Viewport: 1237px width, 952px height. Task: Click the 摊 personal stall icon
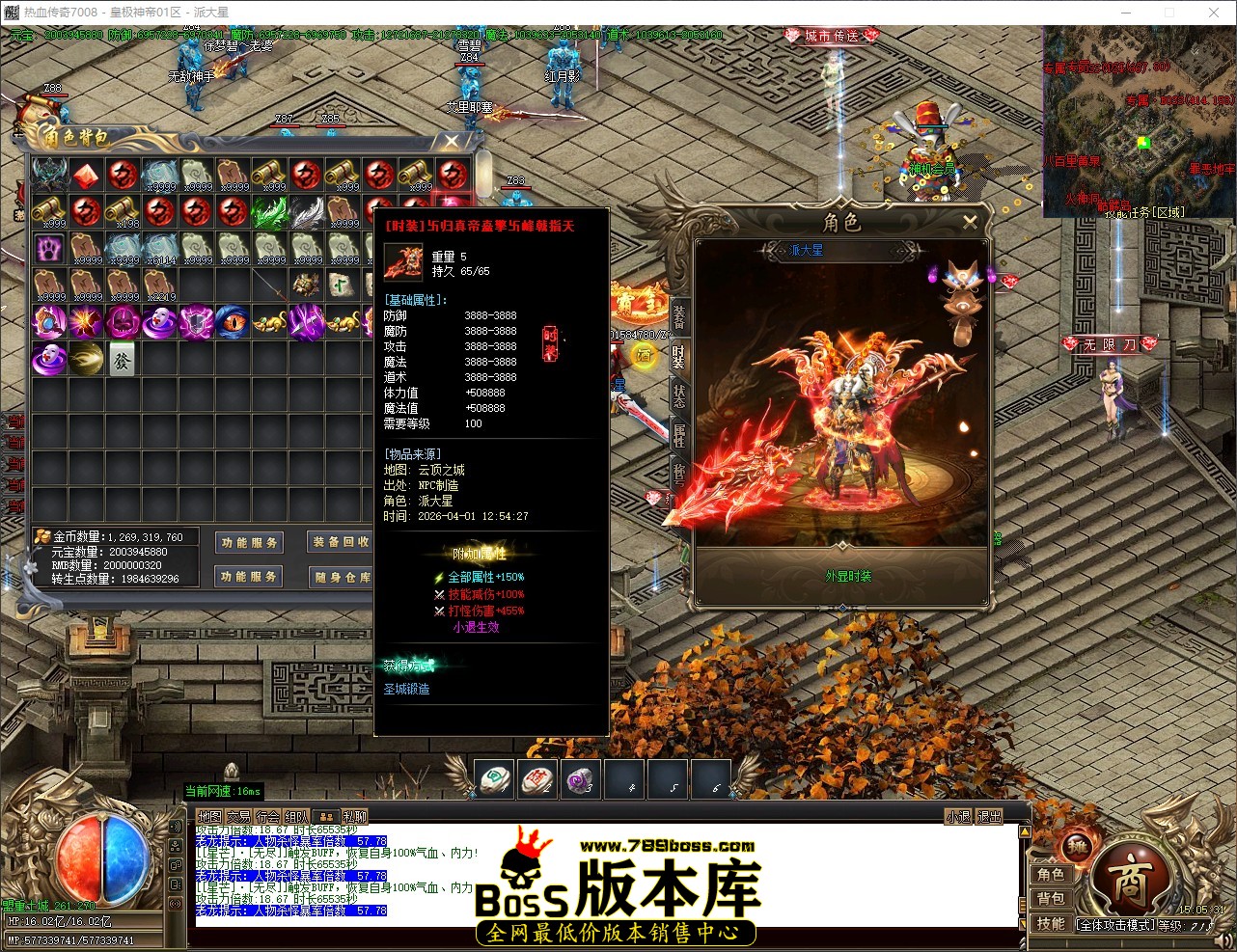[1075, 847]
